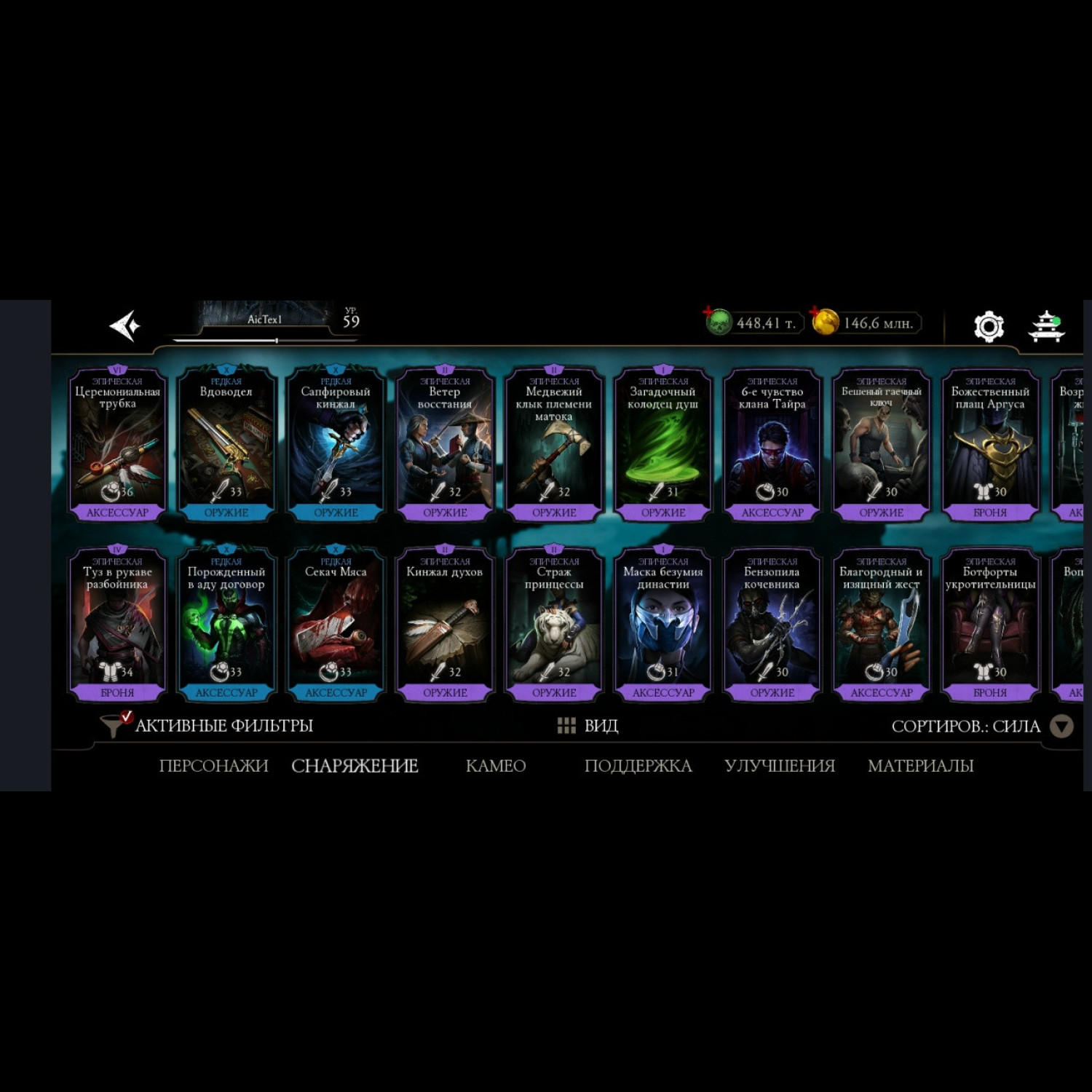Image resolution: width=1092 pixels, height=1092 pixels.
Task: Pick the Ветер восстания card
Action: tap(445, 444)
